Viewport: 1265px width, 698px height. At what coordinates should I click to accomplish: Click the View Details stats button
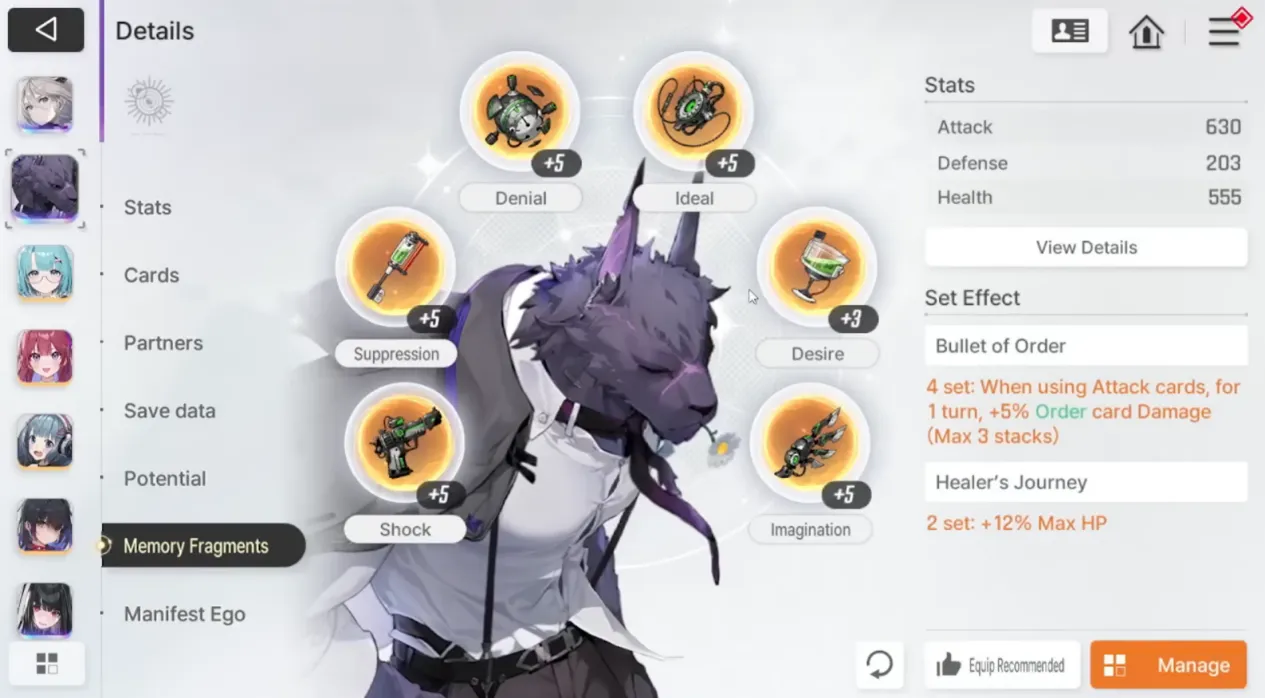coord(1086,248)
